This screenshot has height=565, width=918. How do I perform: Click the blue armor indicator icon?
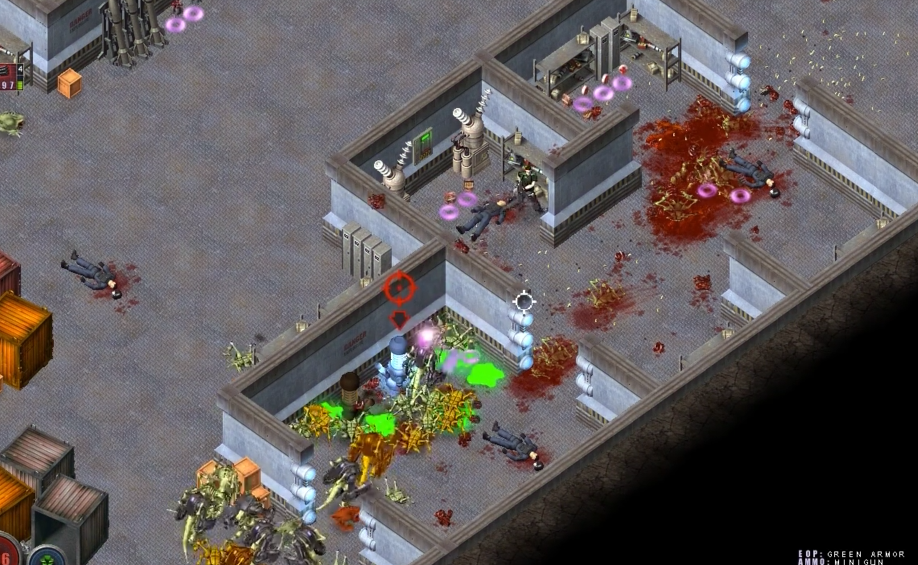point(46,556)
